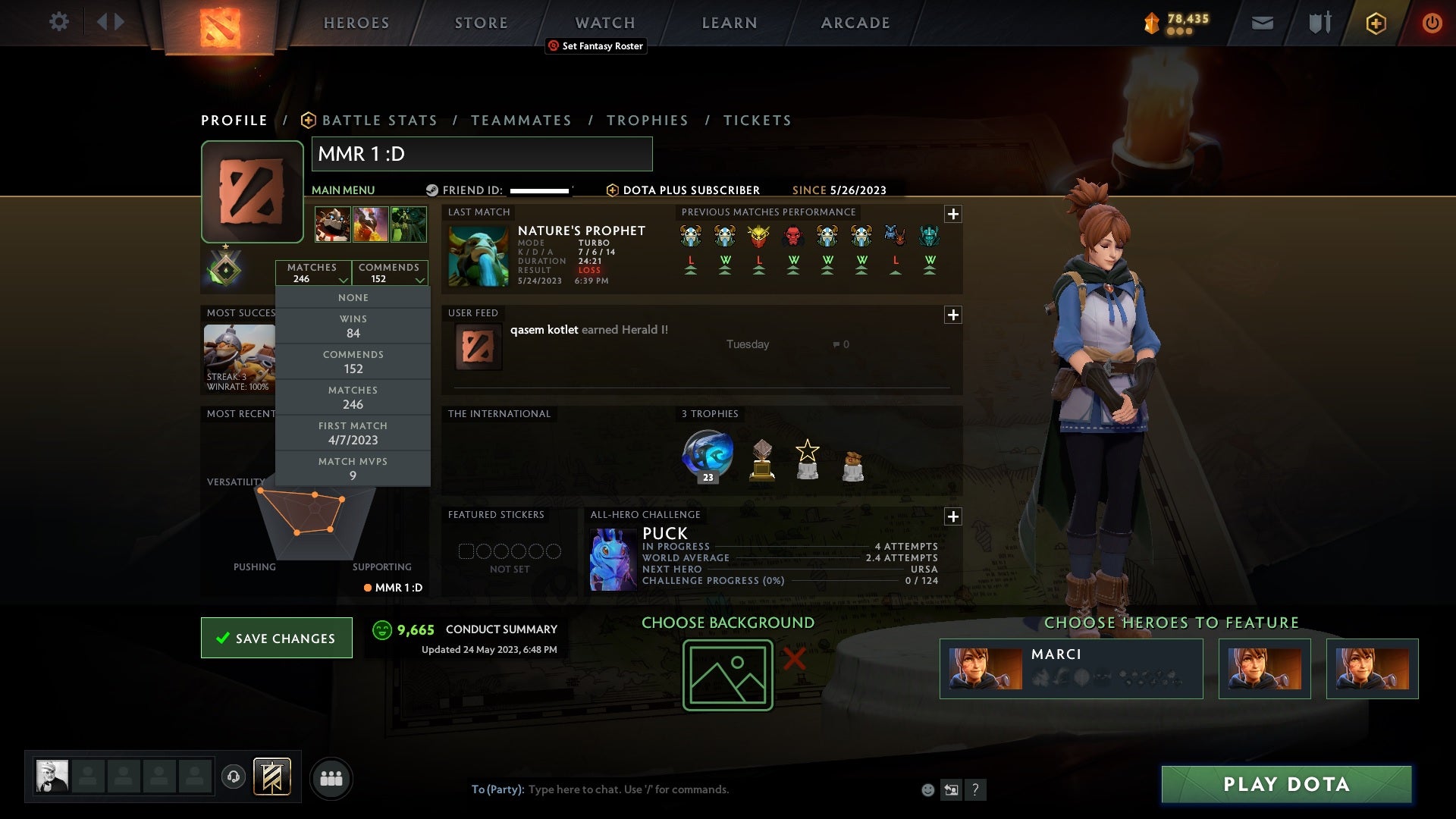Expand the Matches stat dropdown
Image resolution: width=1456 pixels, height=819 pixels.
pyautogui.click(x=343, y=280)
